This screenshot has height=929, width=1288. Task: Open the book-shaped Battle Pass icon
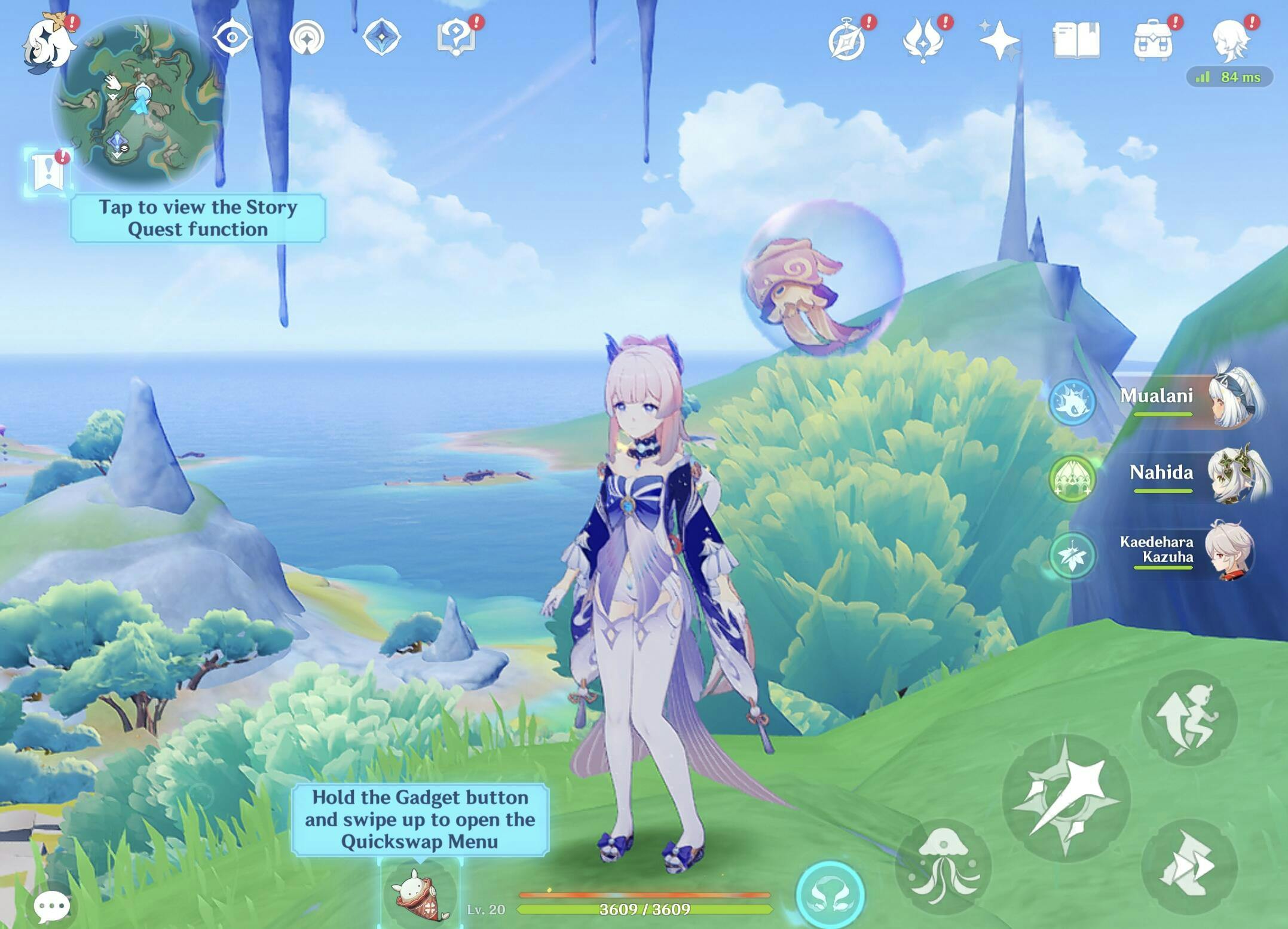click(1076, 41)
